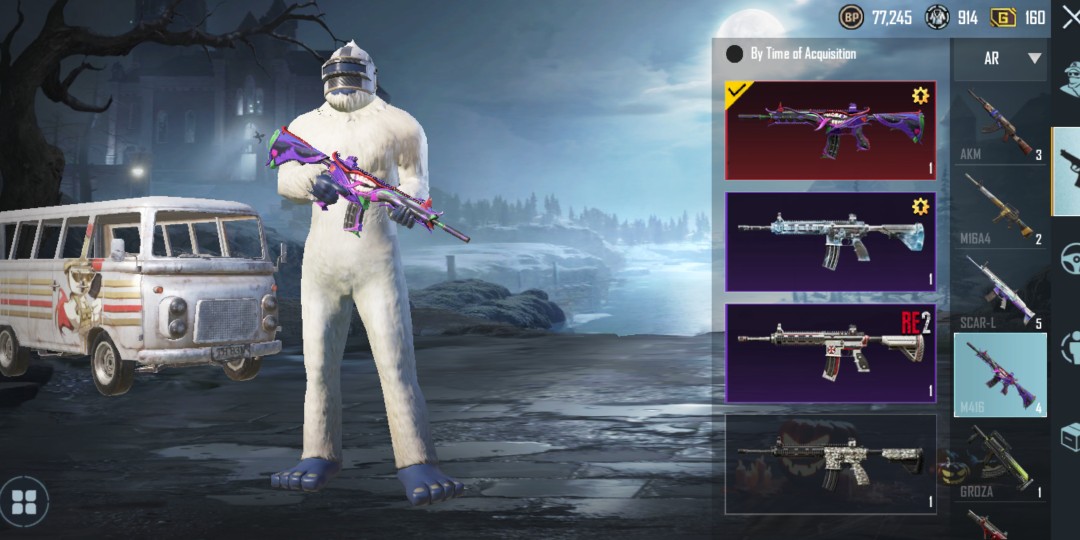The width and height of the screenshot is (1080, 540).
Task: Select the equipped purple M416 skin
Action: (x=830, y=130)
